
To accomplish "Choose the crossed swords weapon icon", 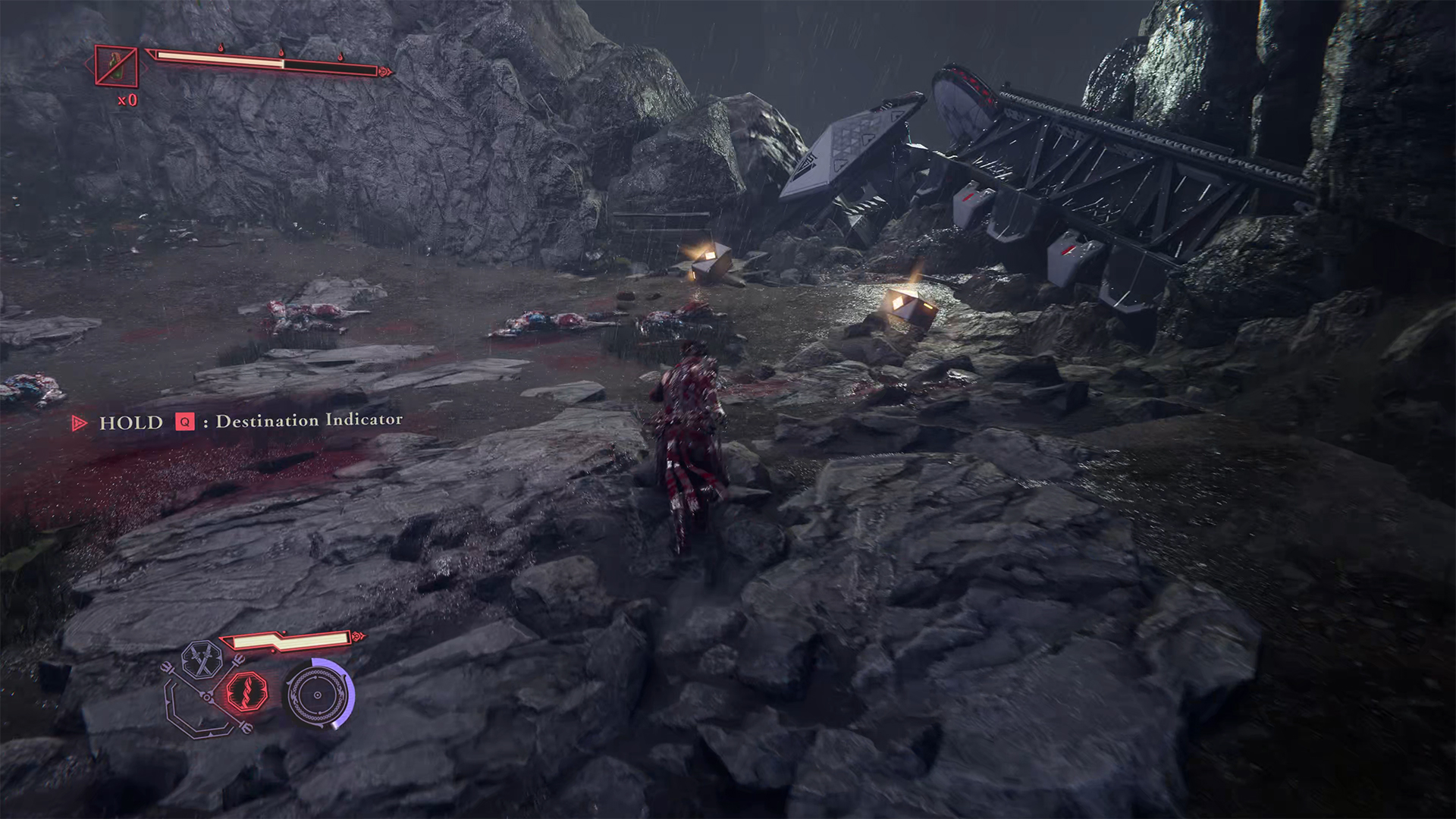I will [202, 660].
